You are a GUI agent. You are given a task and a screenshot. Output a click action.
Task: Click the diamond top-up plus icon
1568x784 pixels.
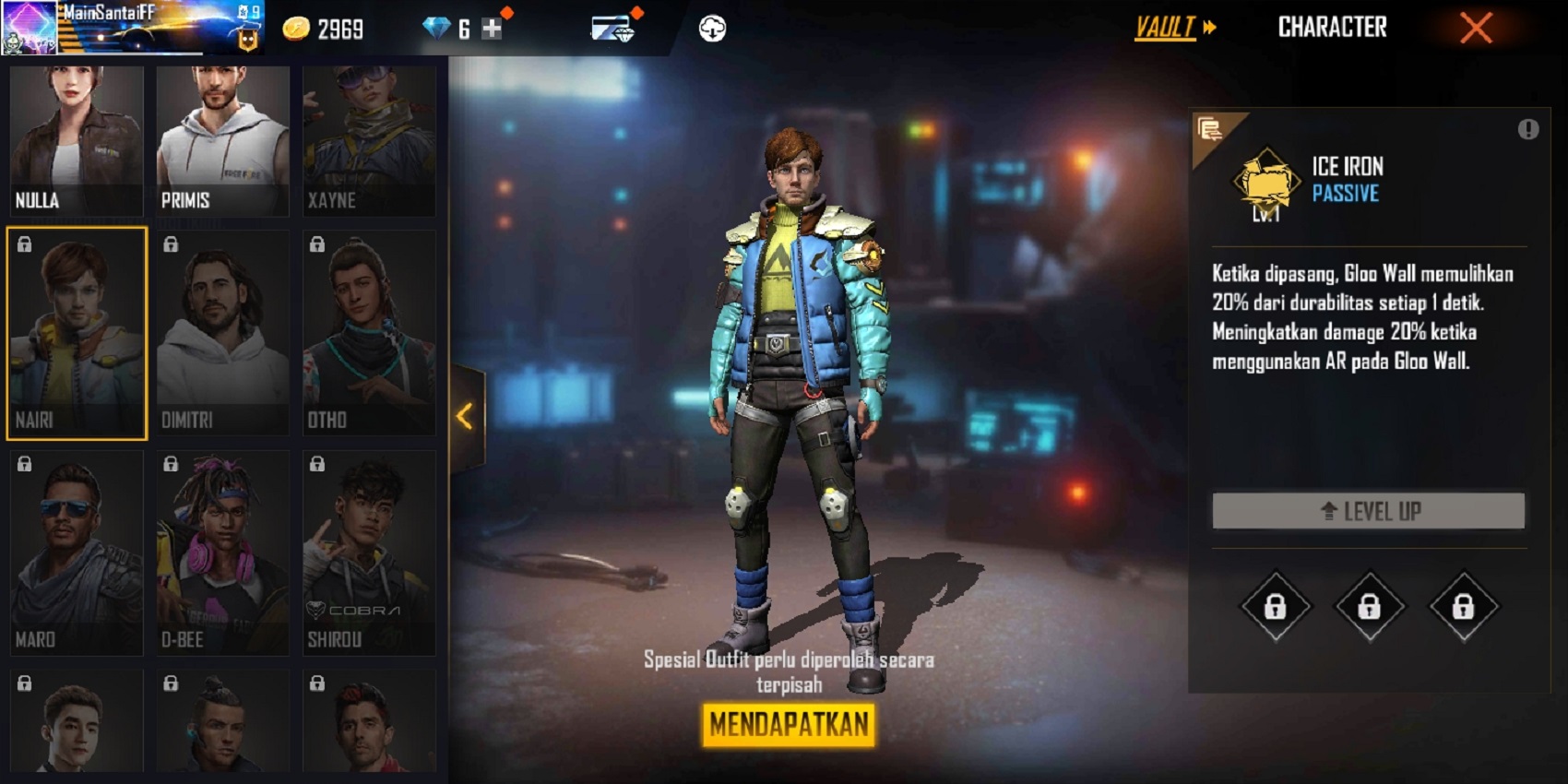[492, 27]
